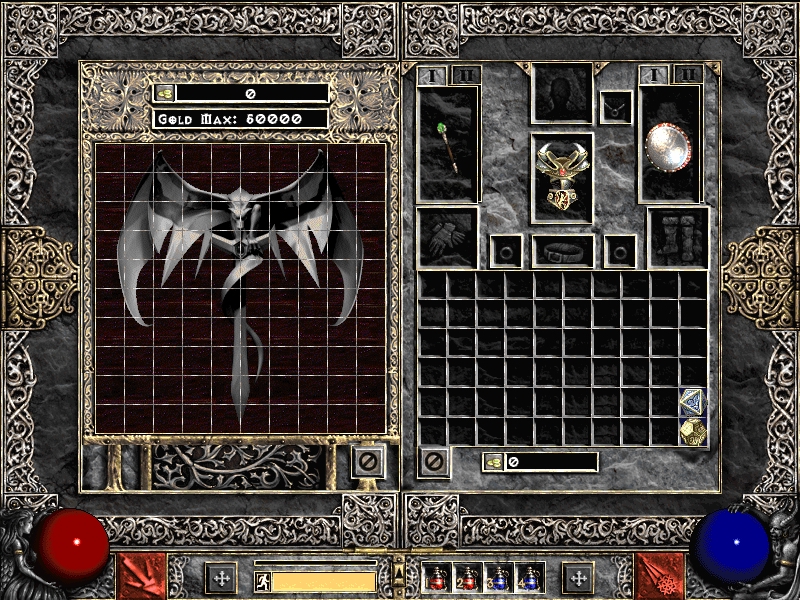Use the blue mana potion in belt slot 4
This screenshot has width=800, height=600.
coord(528,578)
